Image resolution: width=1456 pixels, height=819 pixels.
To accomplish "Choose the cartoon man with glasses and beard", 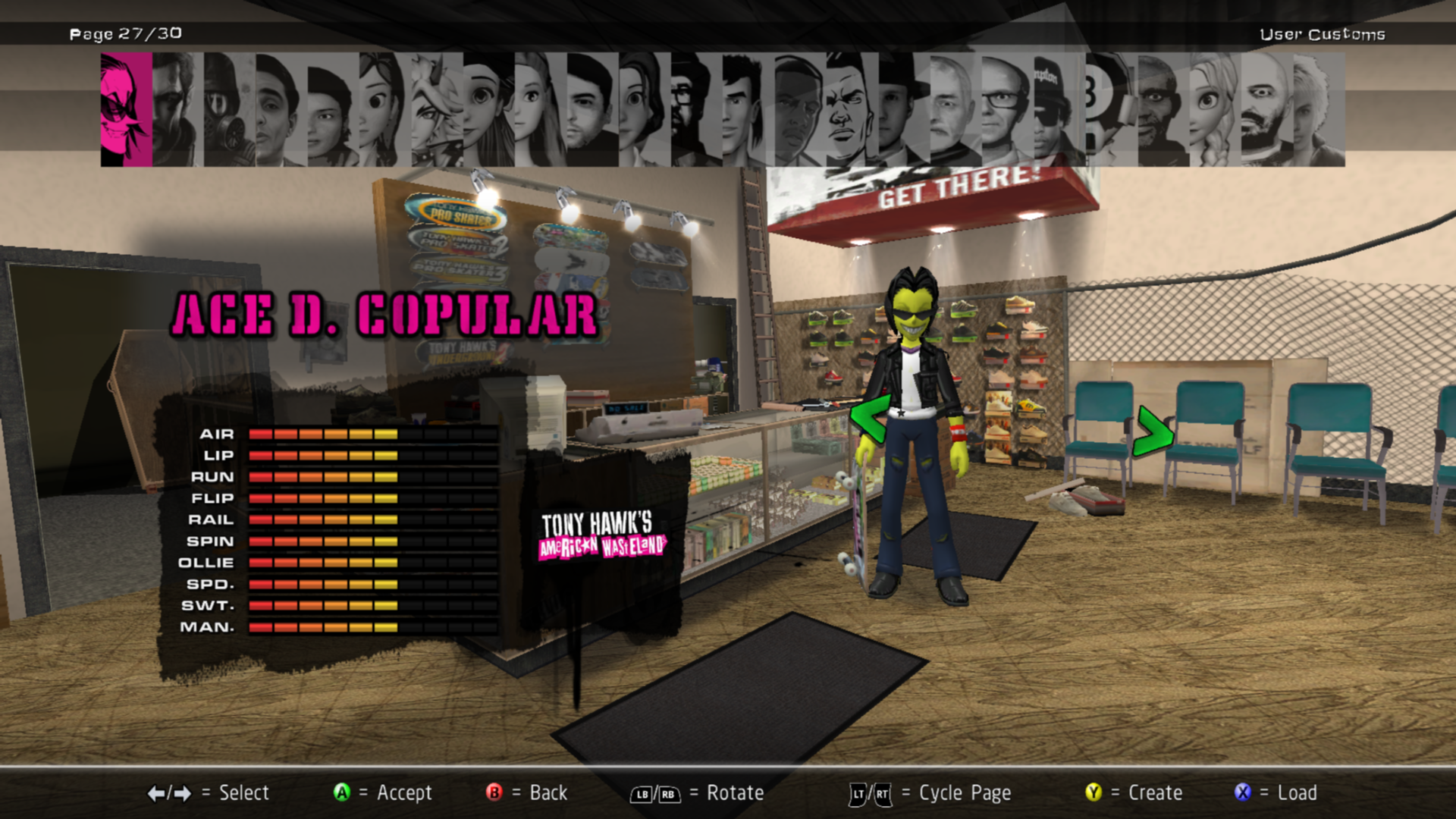I will (x=695, y=110).
